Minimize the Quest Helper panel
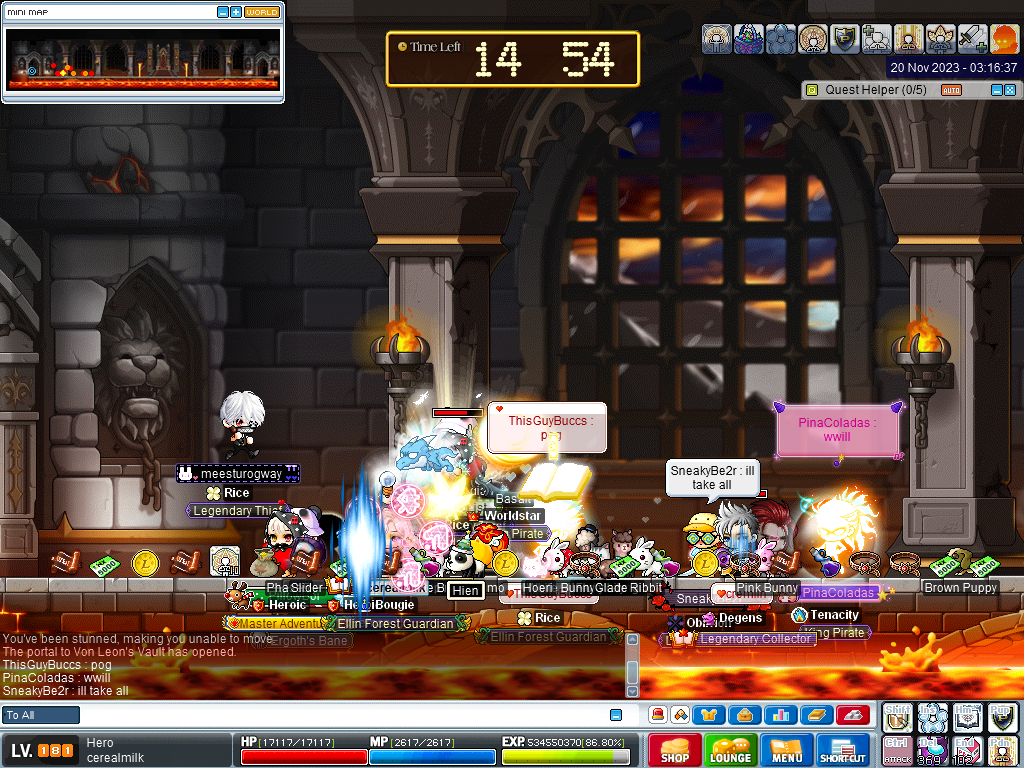This screenshot has height=768, width=1024. [996, 90]
